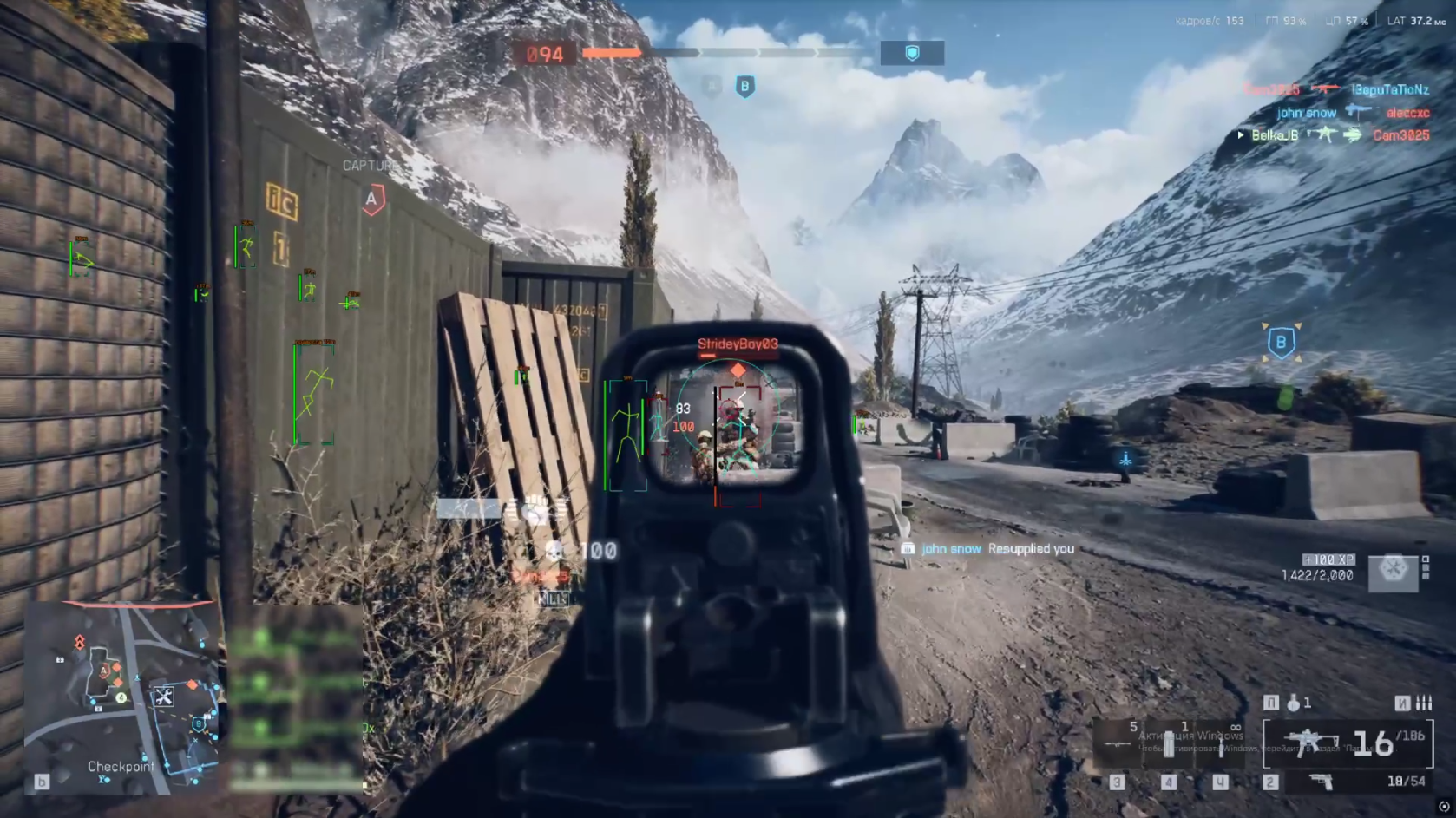The height and width of the screenshot is (818, 1456).
Task: Select the primary submachine gun slot
Action: (1348, 743)
